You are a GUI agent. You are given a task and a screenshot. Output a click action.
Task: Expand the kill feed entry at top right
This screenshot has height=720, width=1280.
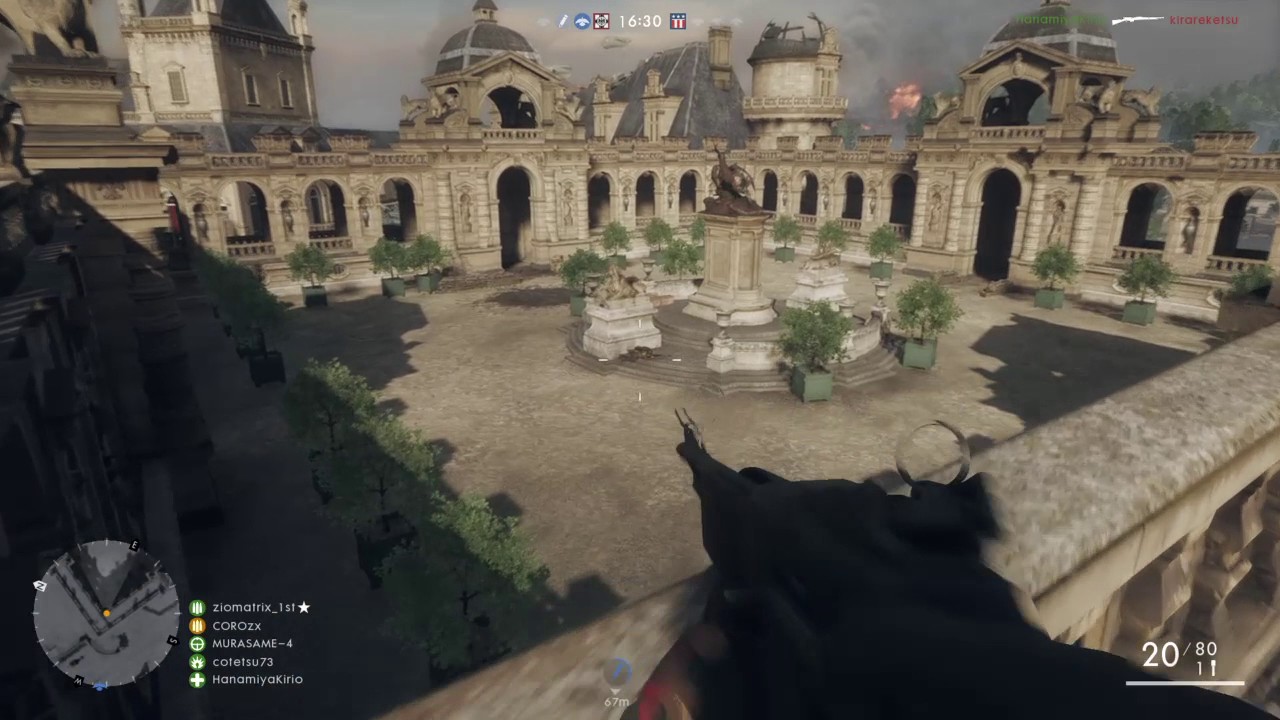tap(1130, 20)
